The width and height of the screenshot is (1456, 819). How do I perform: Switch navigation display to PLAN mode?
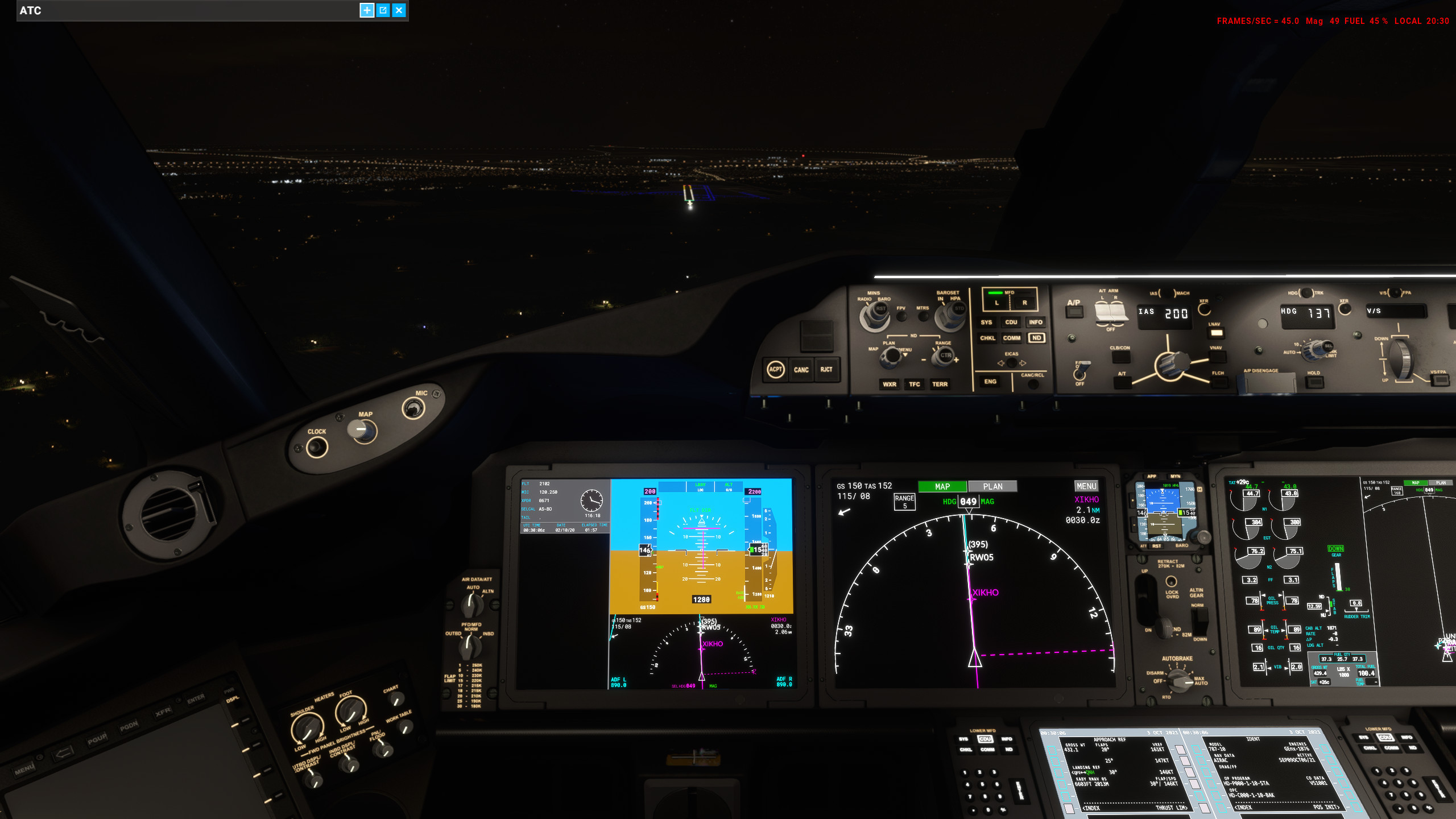(x=992, y=486)
